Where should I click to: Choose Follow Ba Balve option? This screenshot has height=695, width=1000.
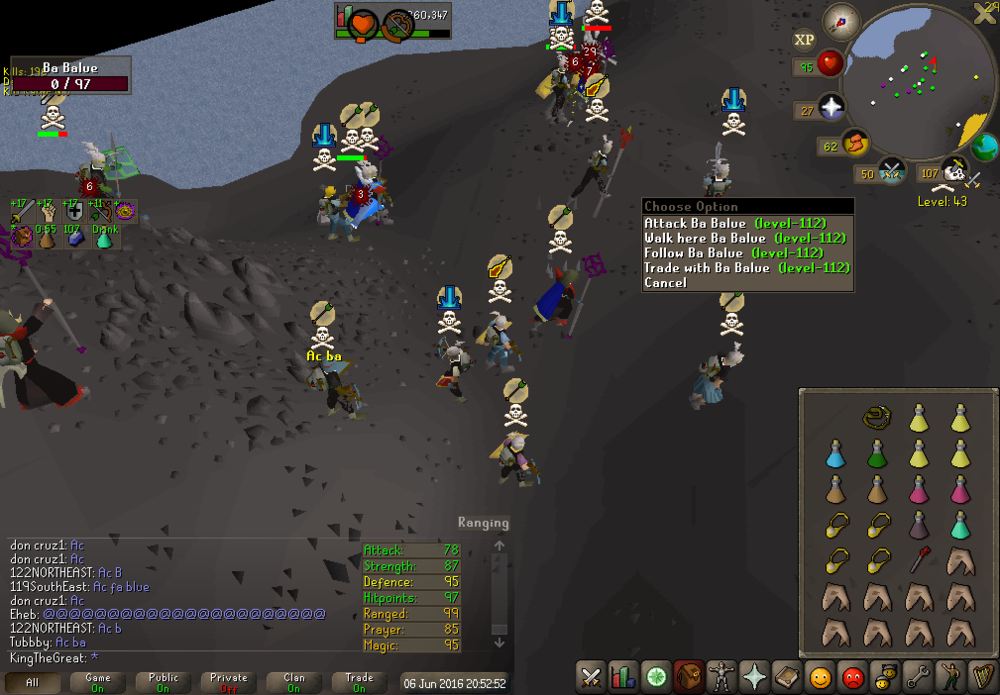point(745,253)
